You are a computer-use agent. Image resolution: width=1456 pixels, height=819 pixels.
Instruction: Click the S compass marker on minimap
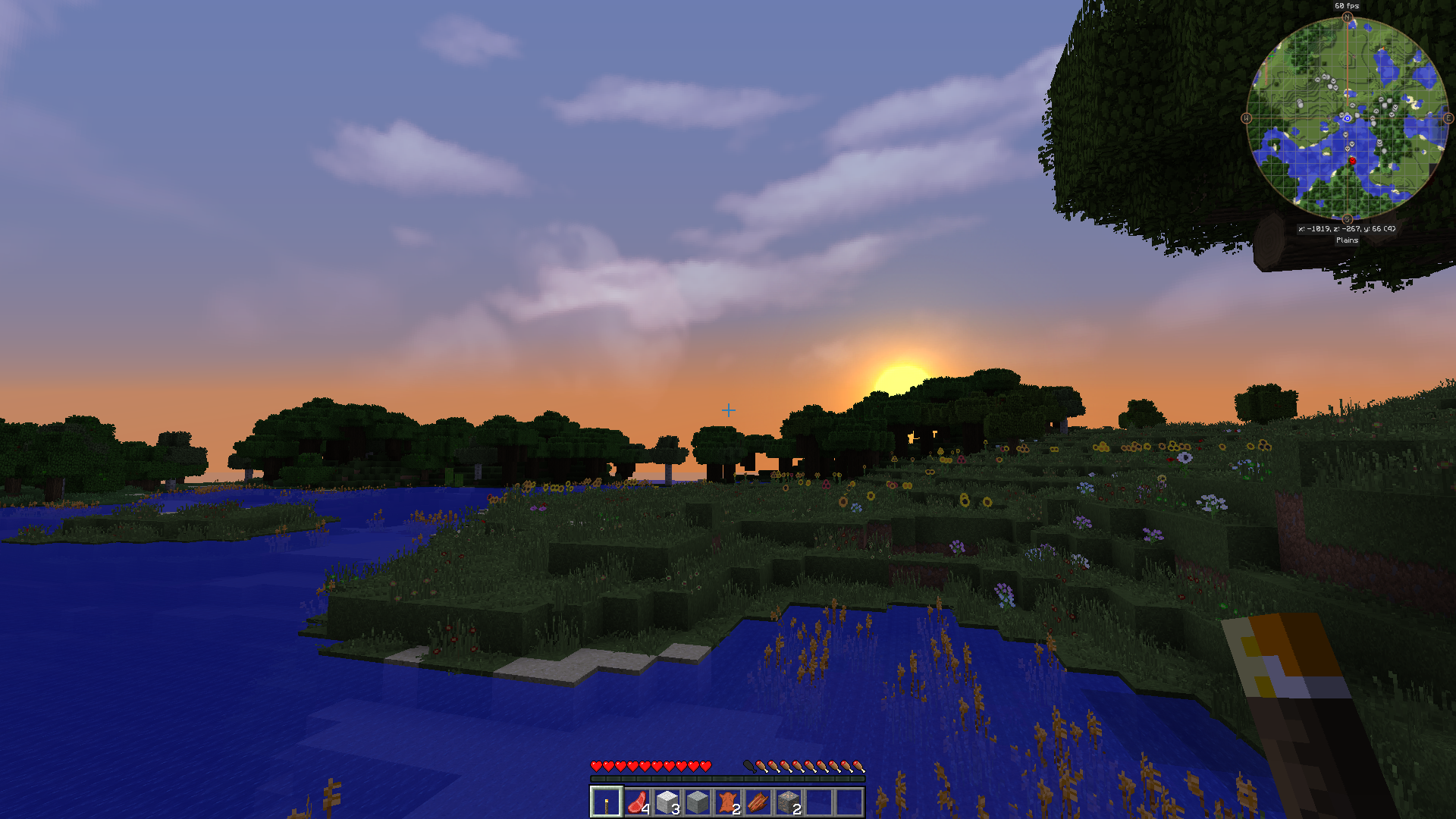pyautogui.click(x=1348, y=218)
